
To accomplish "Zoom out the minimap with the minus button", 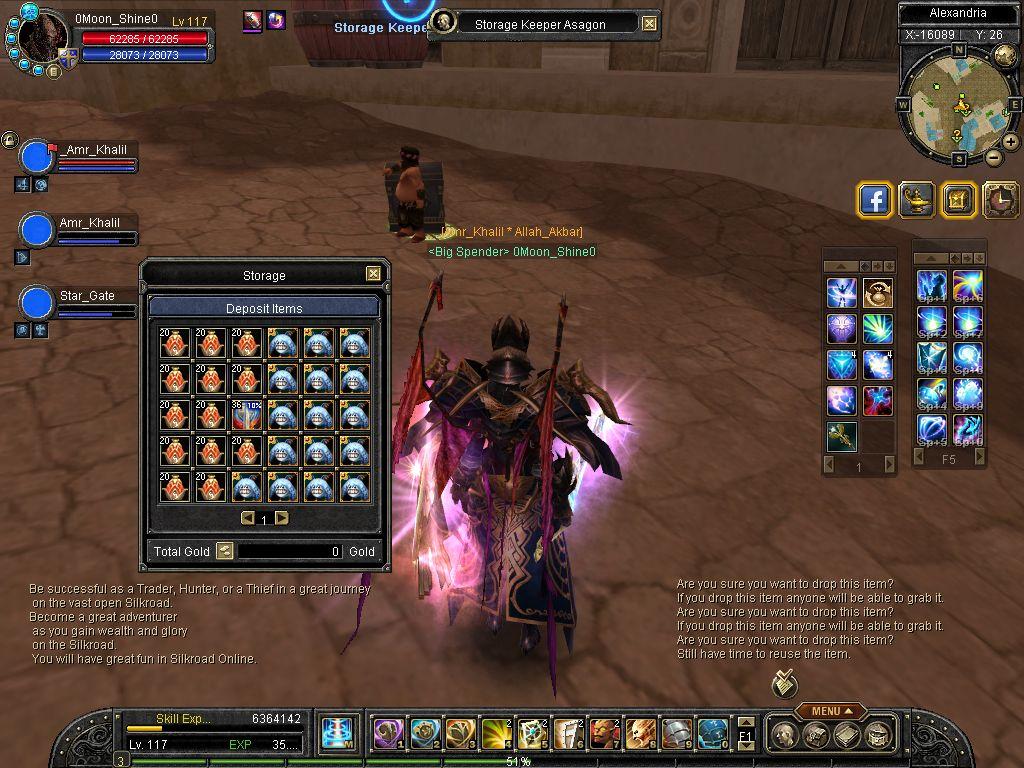I will [994, 157].
